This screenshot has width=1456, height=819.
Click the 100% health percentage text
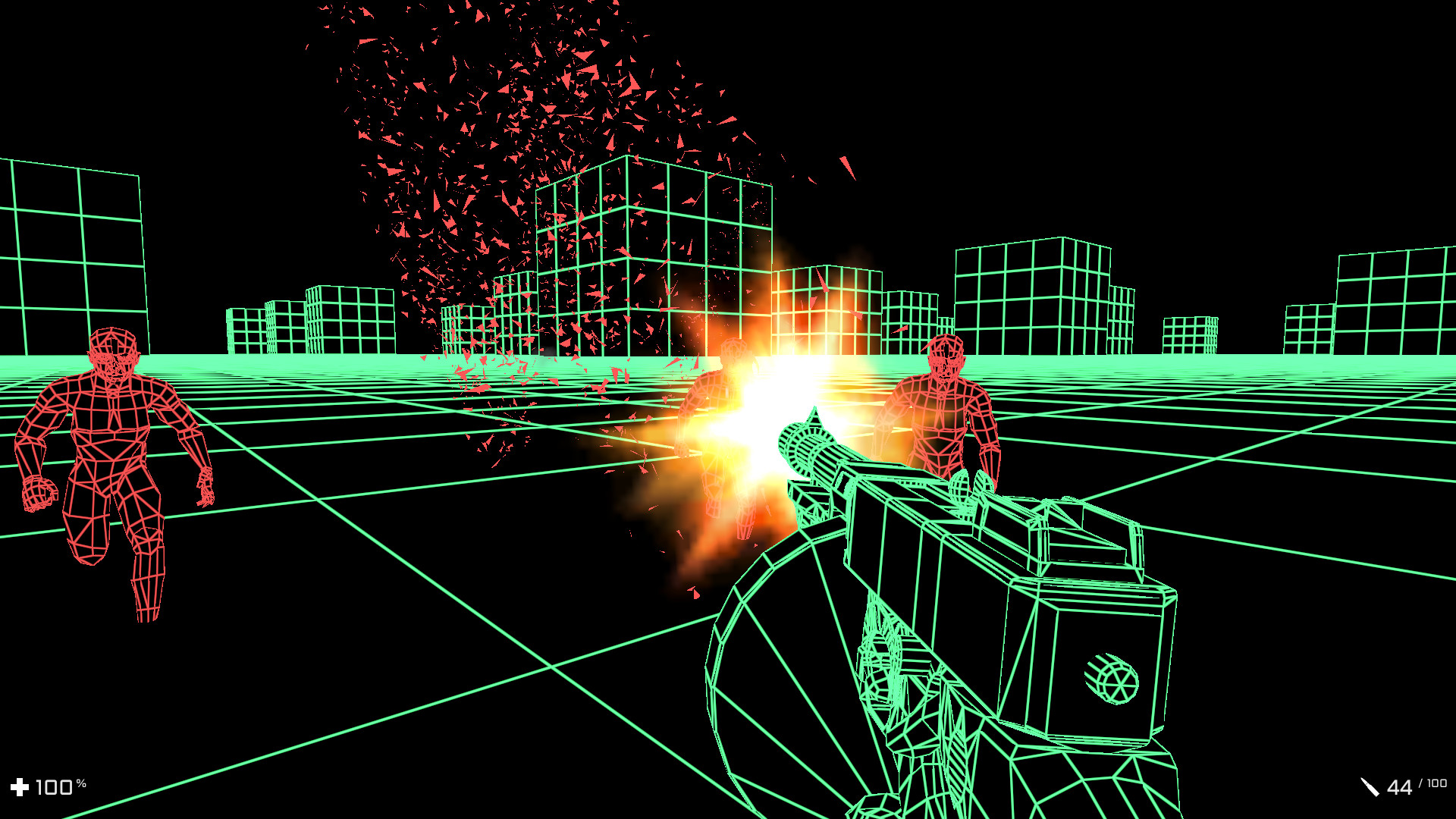[x=55, y=786]
